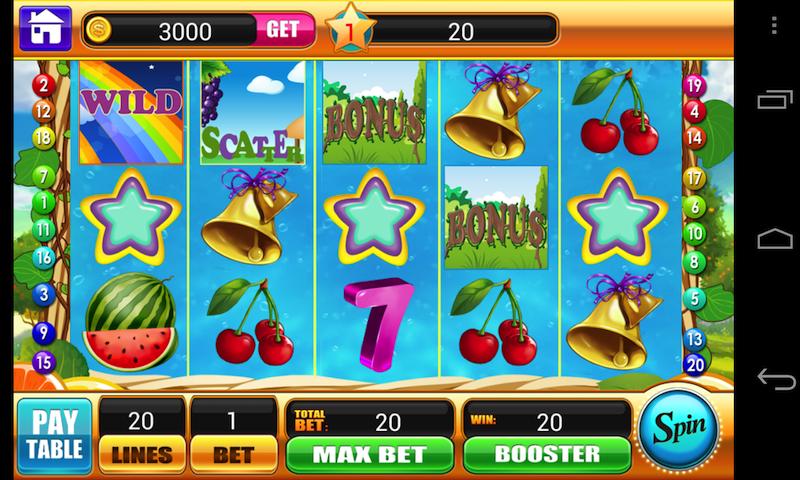
Task: Adjust the Bet amount
Action: (x=232, y=452)
